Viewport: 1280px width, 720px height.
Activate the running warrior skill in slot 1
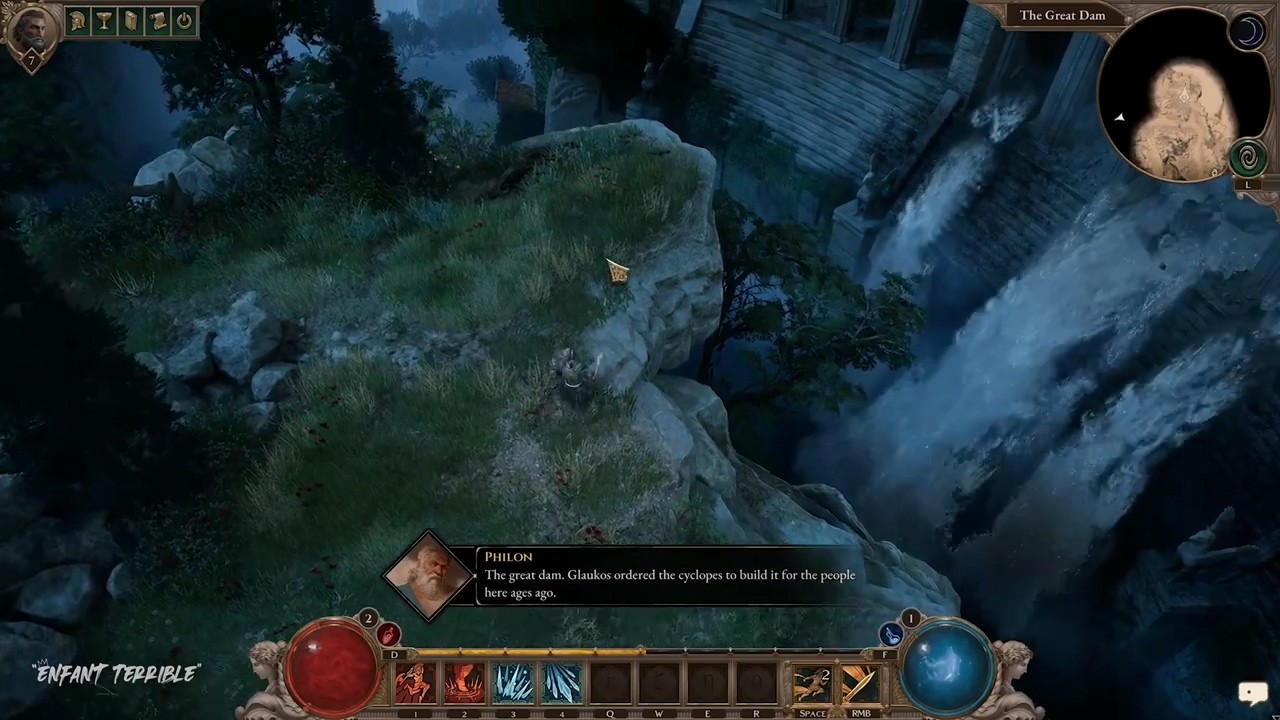[x=415, y=684]
